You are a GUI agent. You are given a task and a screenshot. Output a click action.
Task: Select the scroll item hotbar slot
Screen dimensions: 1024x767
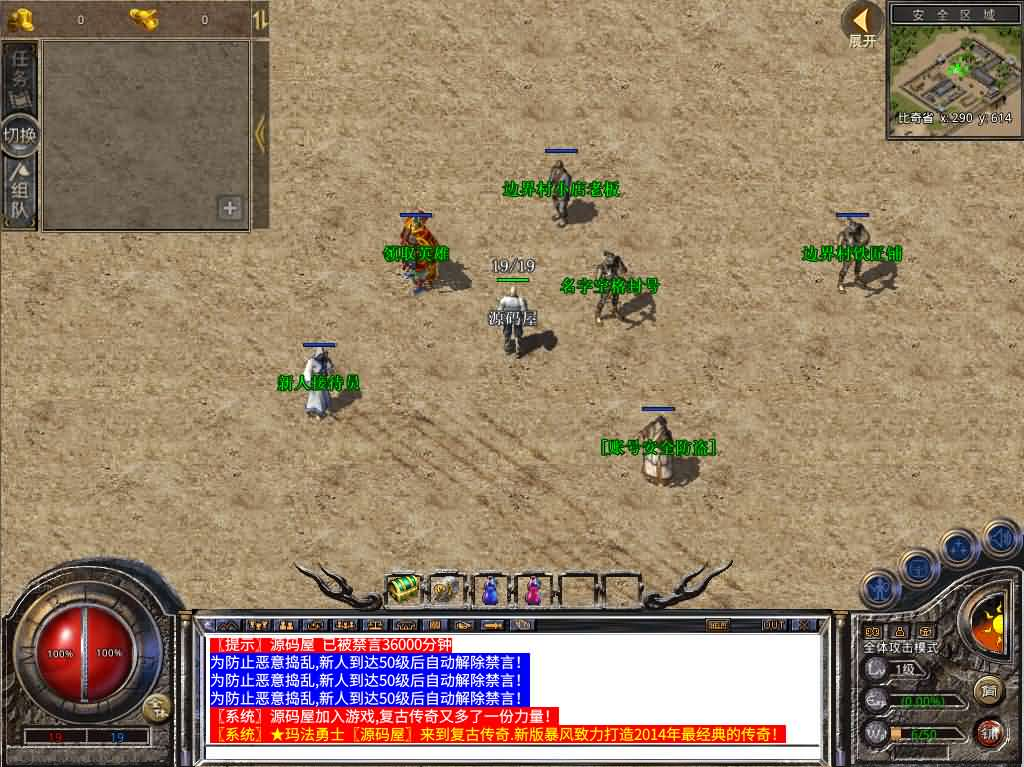pyautogui.click(x=446, y=590)
